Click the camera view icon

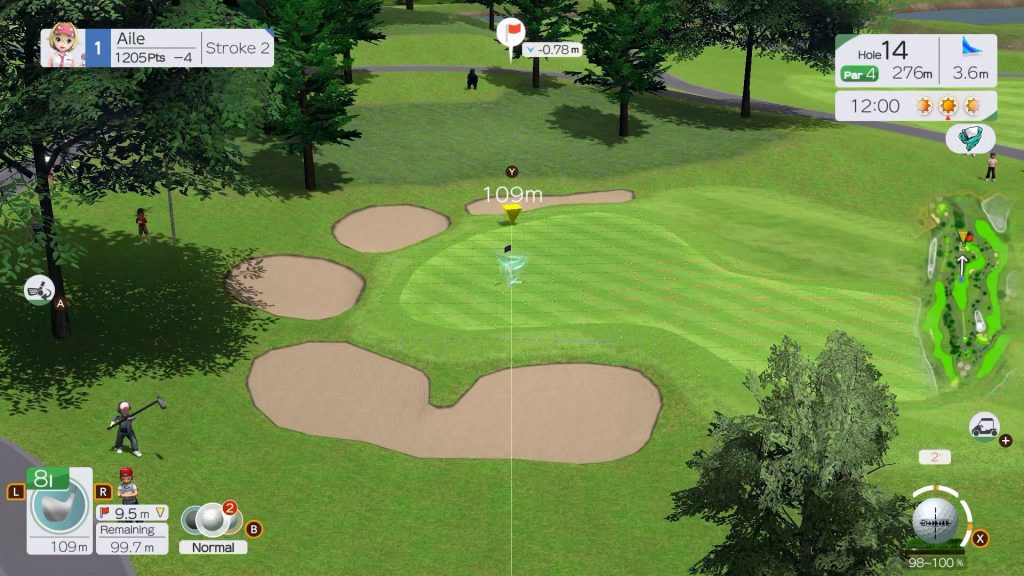coord(38,289)
